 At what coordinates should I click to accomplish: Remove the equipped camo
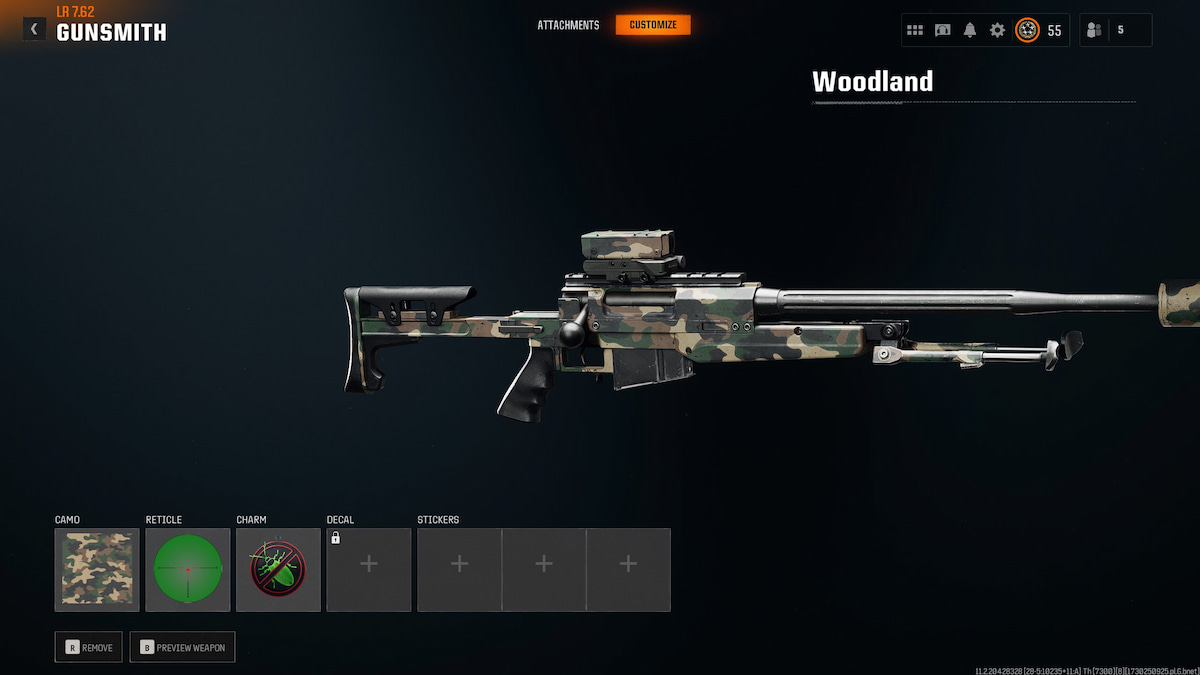coord(89,647)
